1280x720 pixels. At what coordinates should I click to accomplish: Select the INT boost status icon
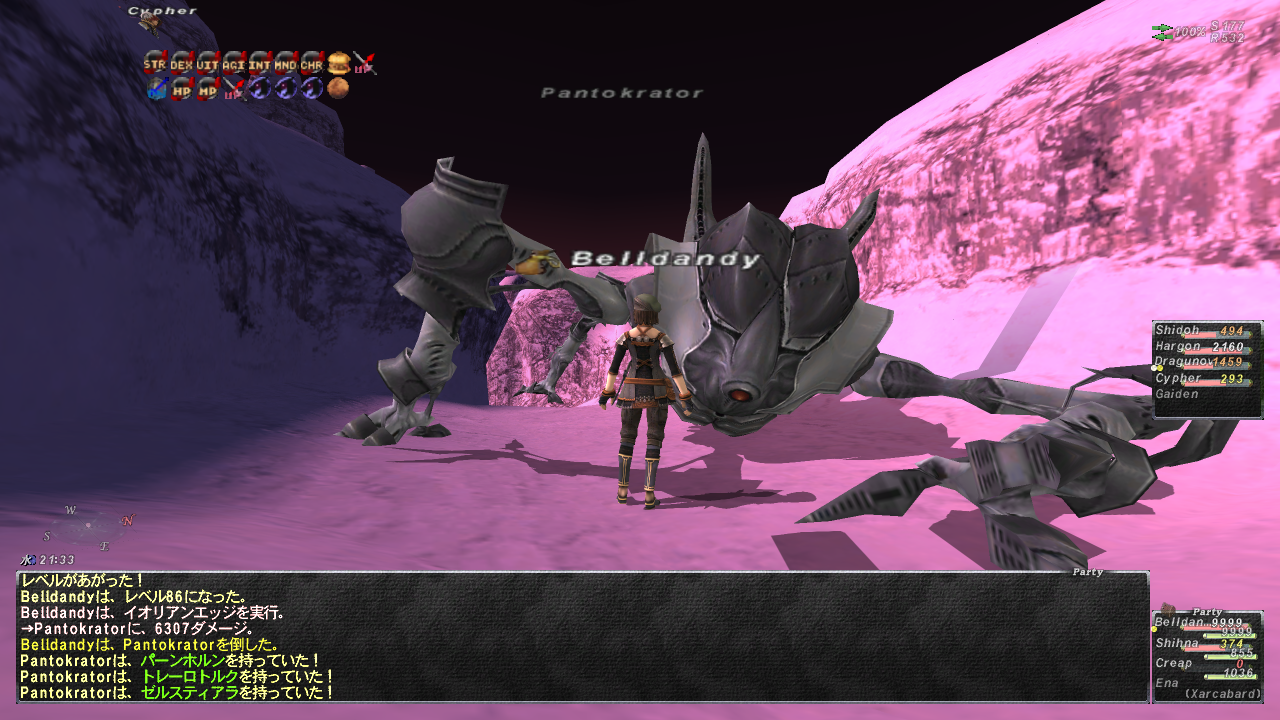coord(259,63)
